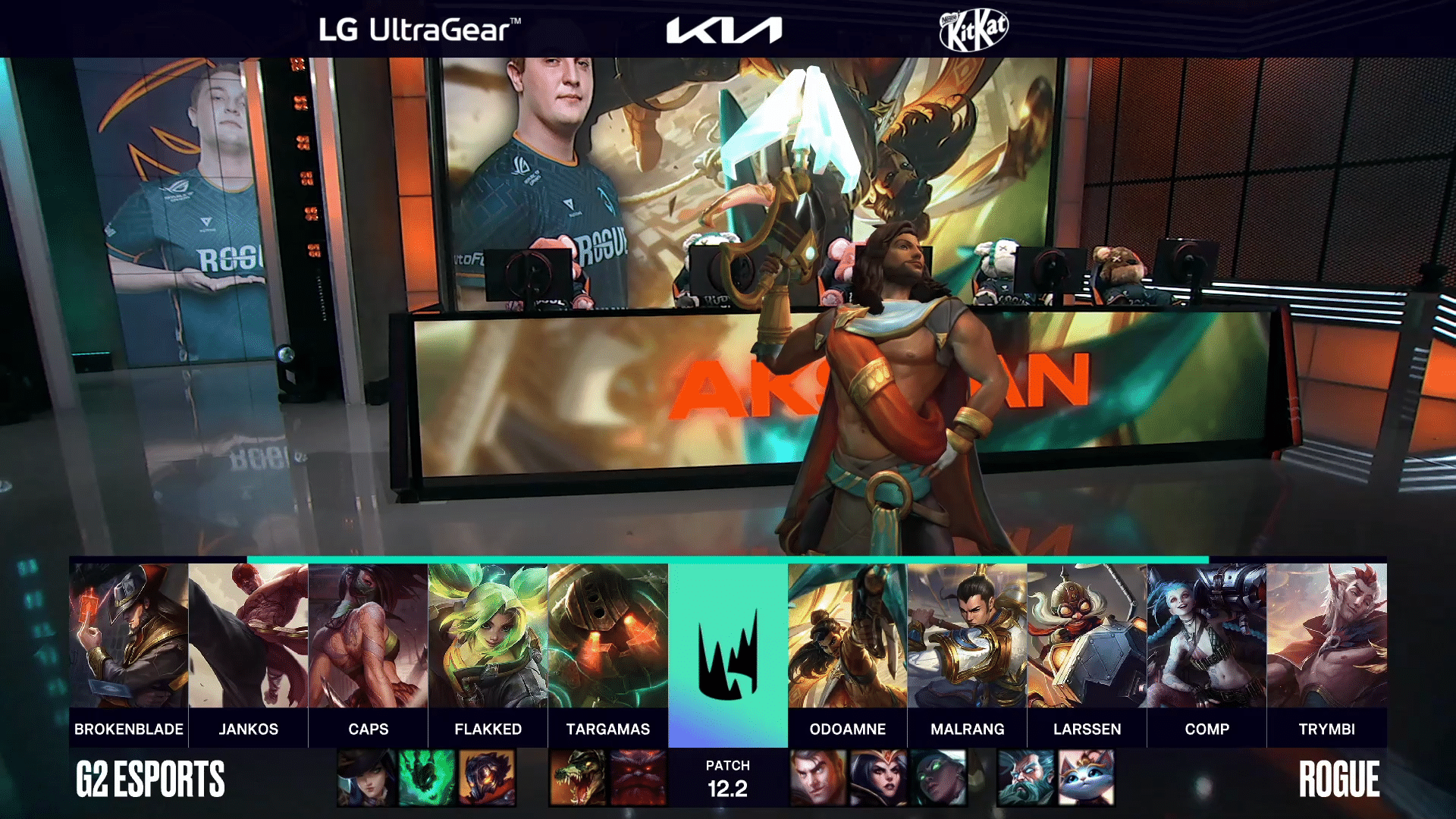Choose the banned Senna icon
The image size is (1456, 819).
tap(938, 777)
